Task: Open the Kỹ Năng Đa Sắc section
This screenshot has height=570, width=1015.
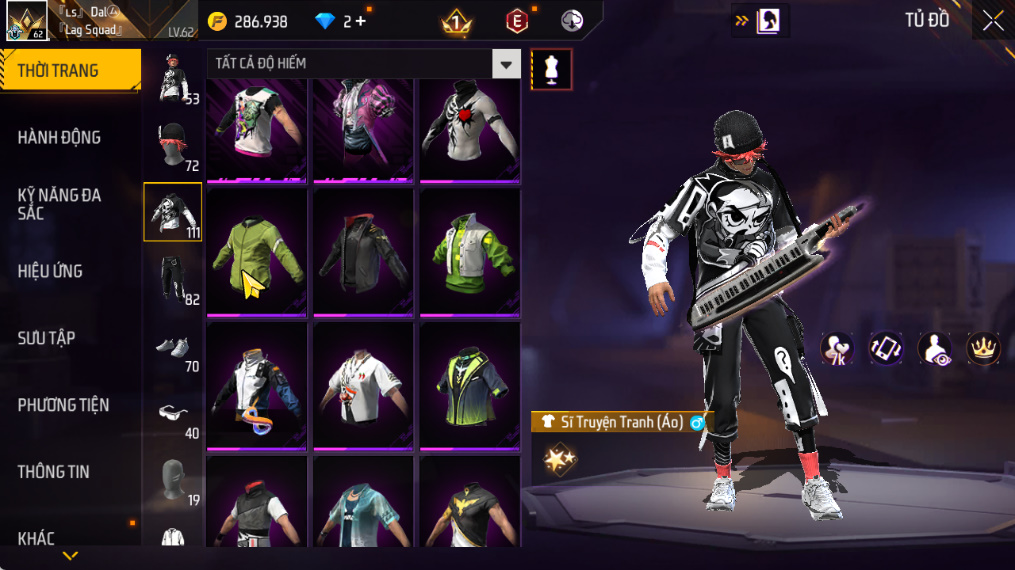Action: click(x=60, y=204)
